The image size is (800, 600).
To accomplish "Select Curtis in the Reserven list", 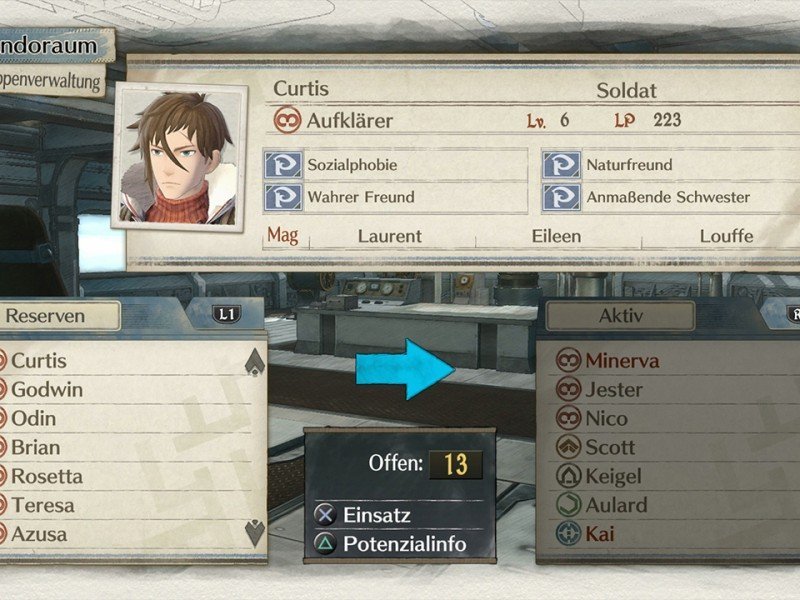I will [x=40, y=361].
